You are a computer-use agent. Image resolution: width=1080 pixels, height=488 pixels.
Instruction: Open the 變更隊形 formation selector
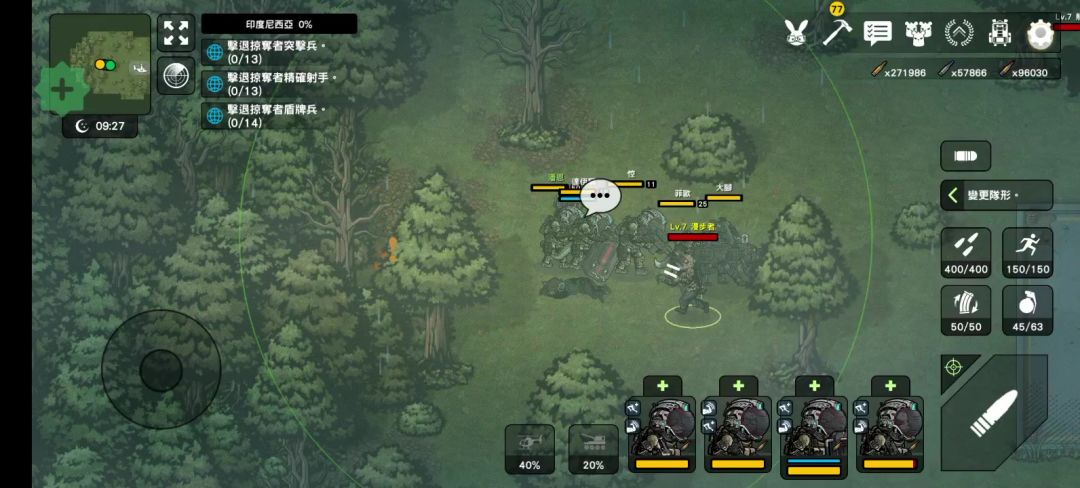(996, 195)
